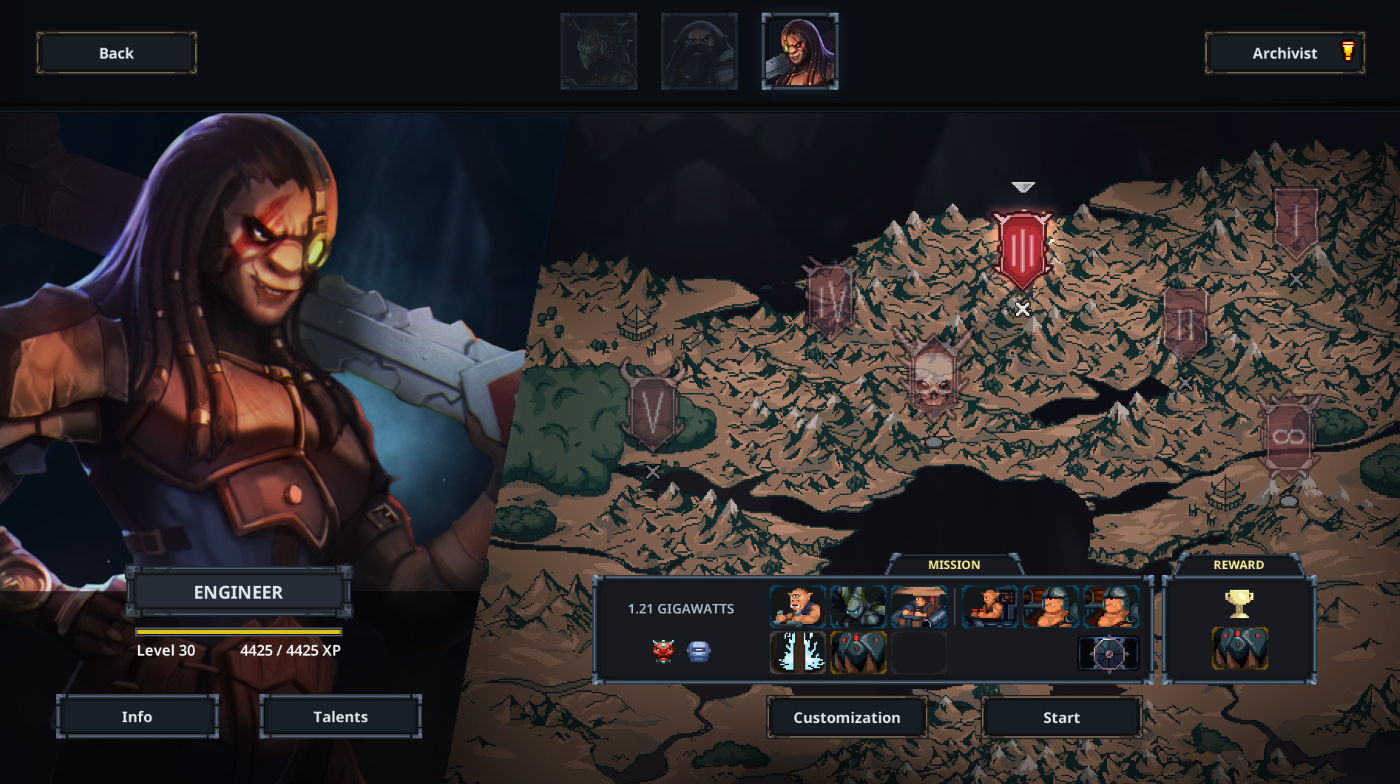Select the highlighted red mission III banner

coord(1022,247)
